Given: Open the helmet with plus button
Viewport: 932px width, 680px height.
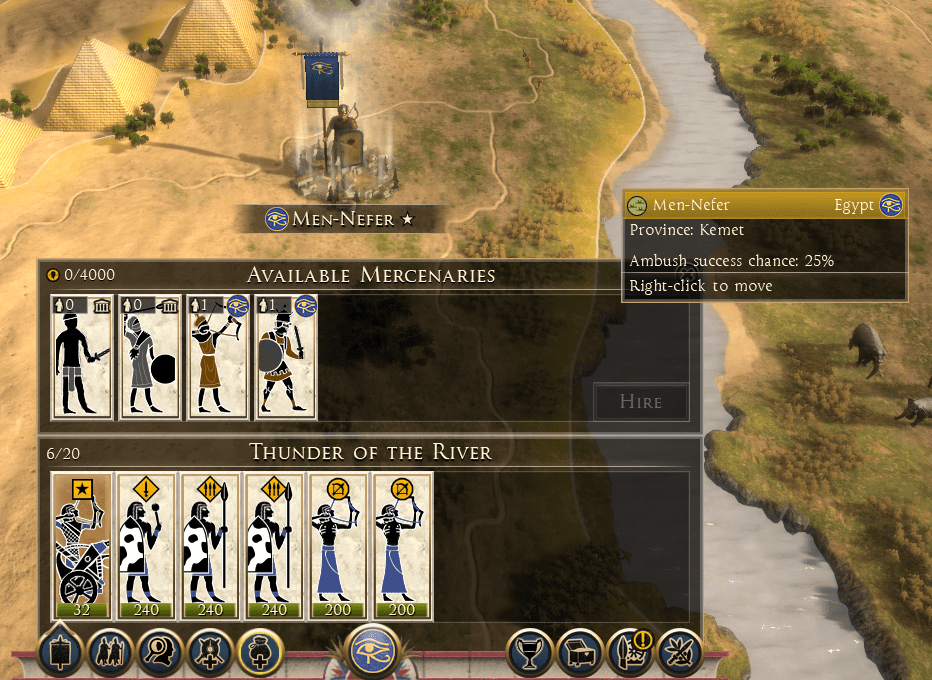Looking at the screenshot, I should point(211,654).
